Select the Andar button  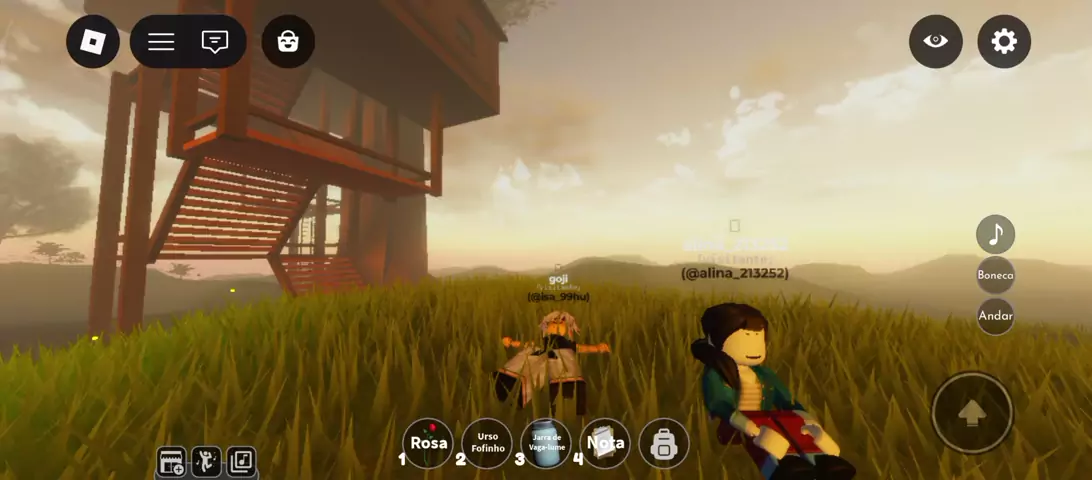click(x=995, y=315)
